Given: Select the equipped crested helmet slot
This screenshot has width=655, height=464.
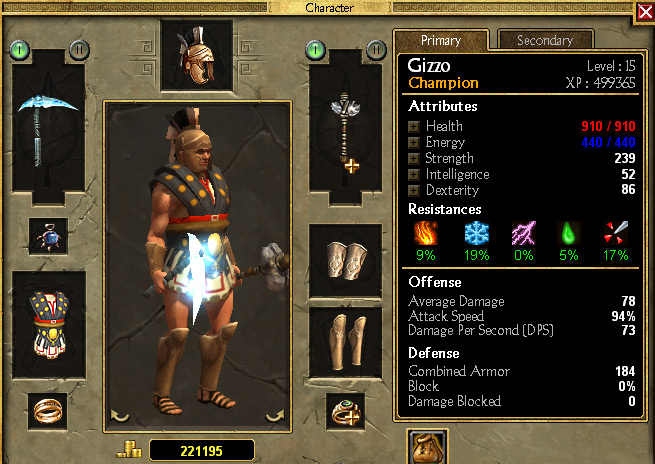Looking at the screenshot, I should 196,55.
